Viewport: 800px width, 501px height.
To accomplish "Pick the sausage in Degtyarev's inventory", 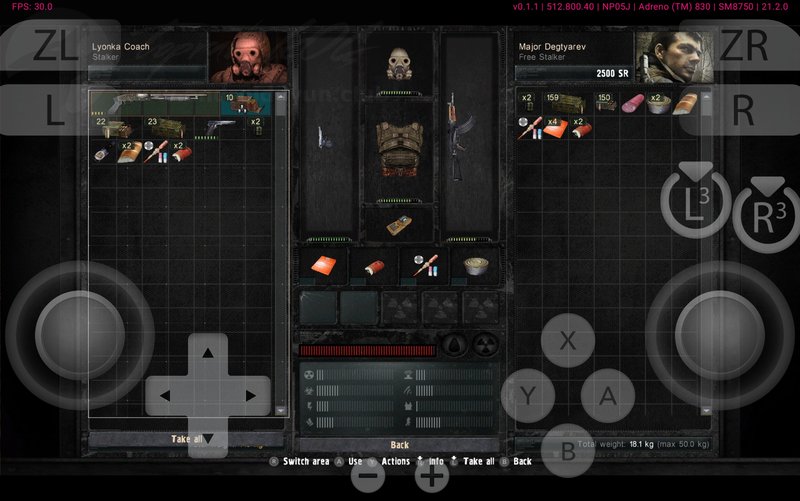I will point(634,103).
